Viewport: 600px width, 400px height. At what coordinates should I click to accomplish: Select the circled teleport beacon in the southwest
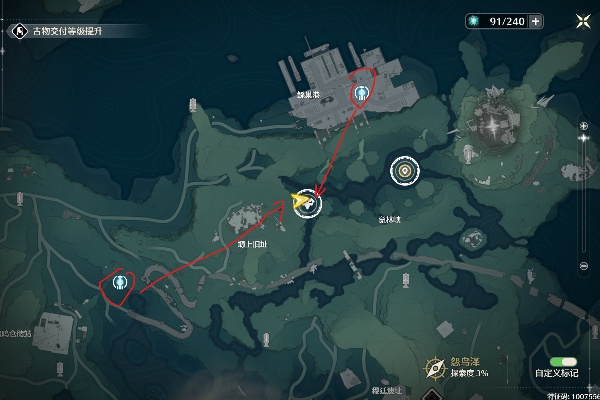point(121,283)
